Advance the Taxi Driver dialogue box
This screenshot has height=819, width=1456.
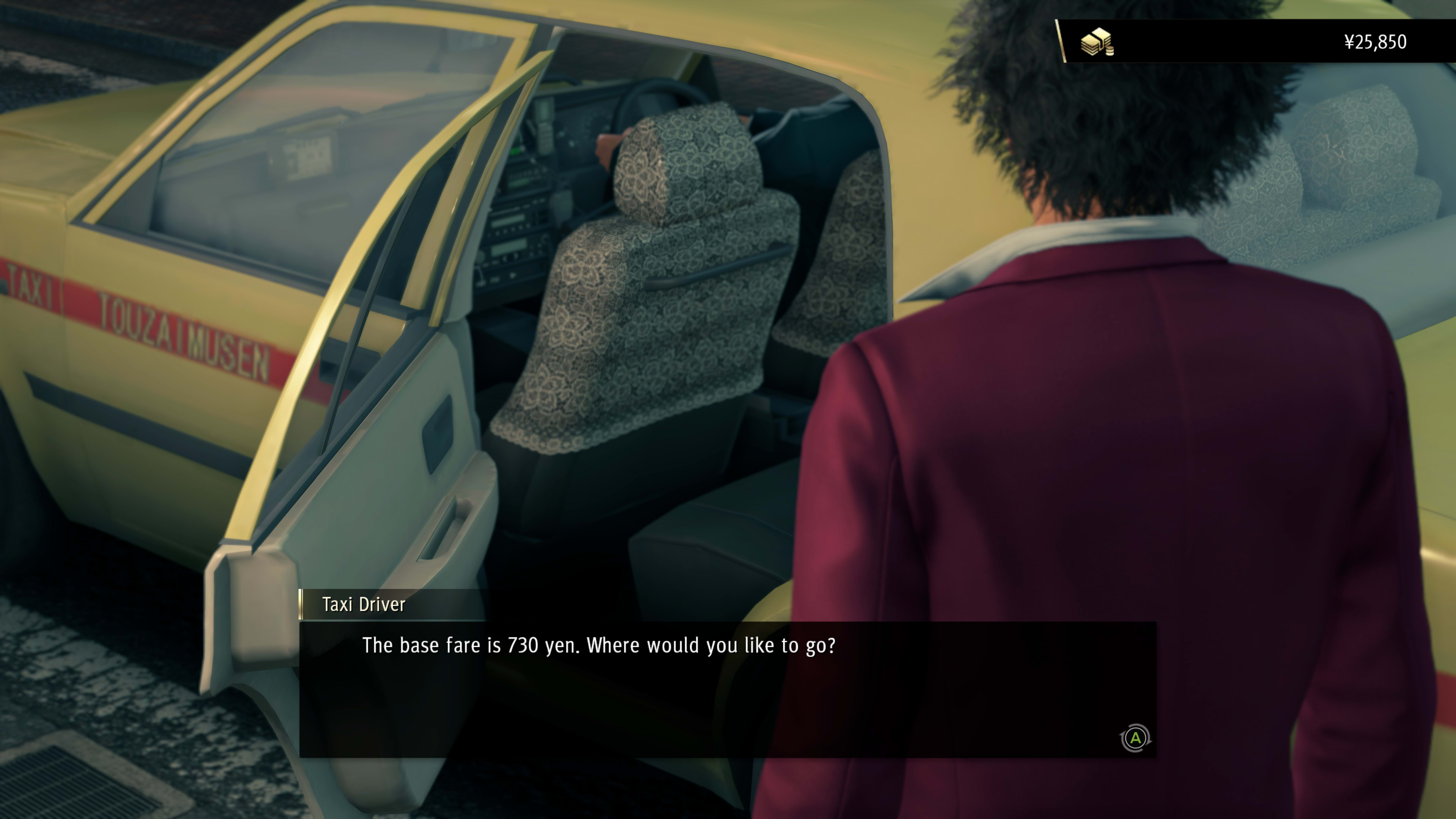1135,738
